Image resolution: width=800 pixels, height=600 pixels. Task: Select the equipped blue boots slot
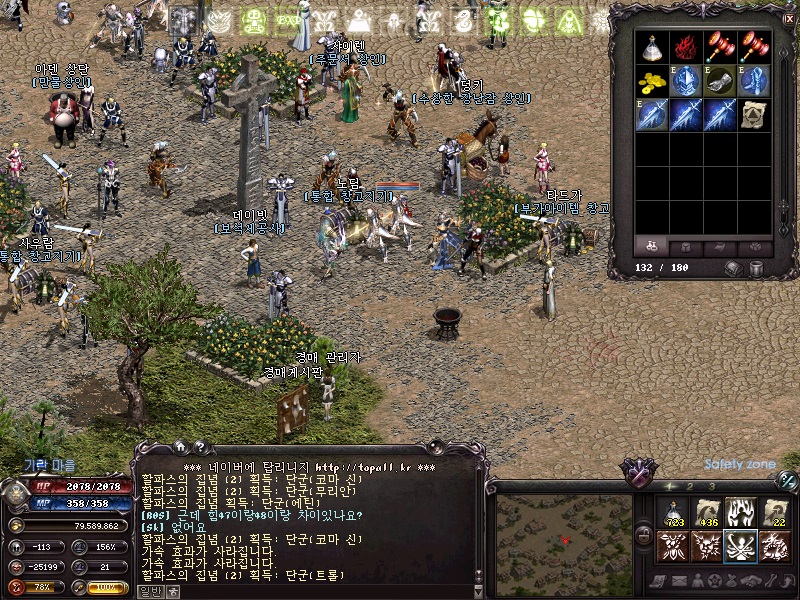point(755,80)
